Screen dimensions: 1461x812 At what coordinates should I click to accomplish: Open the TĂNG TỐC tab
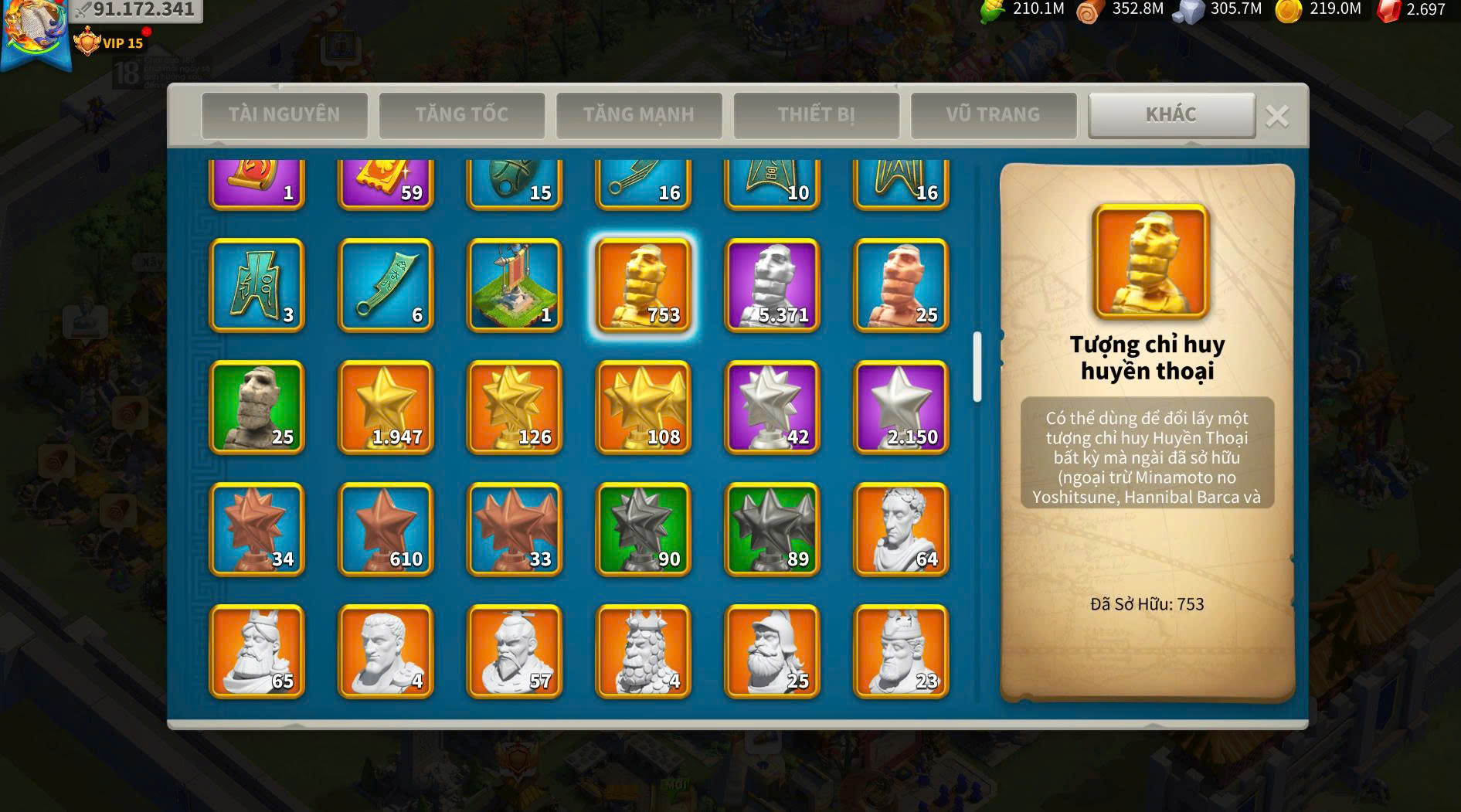click(461, 115)
